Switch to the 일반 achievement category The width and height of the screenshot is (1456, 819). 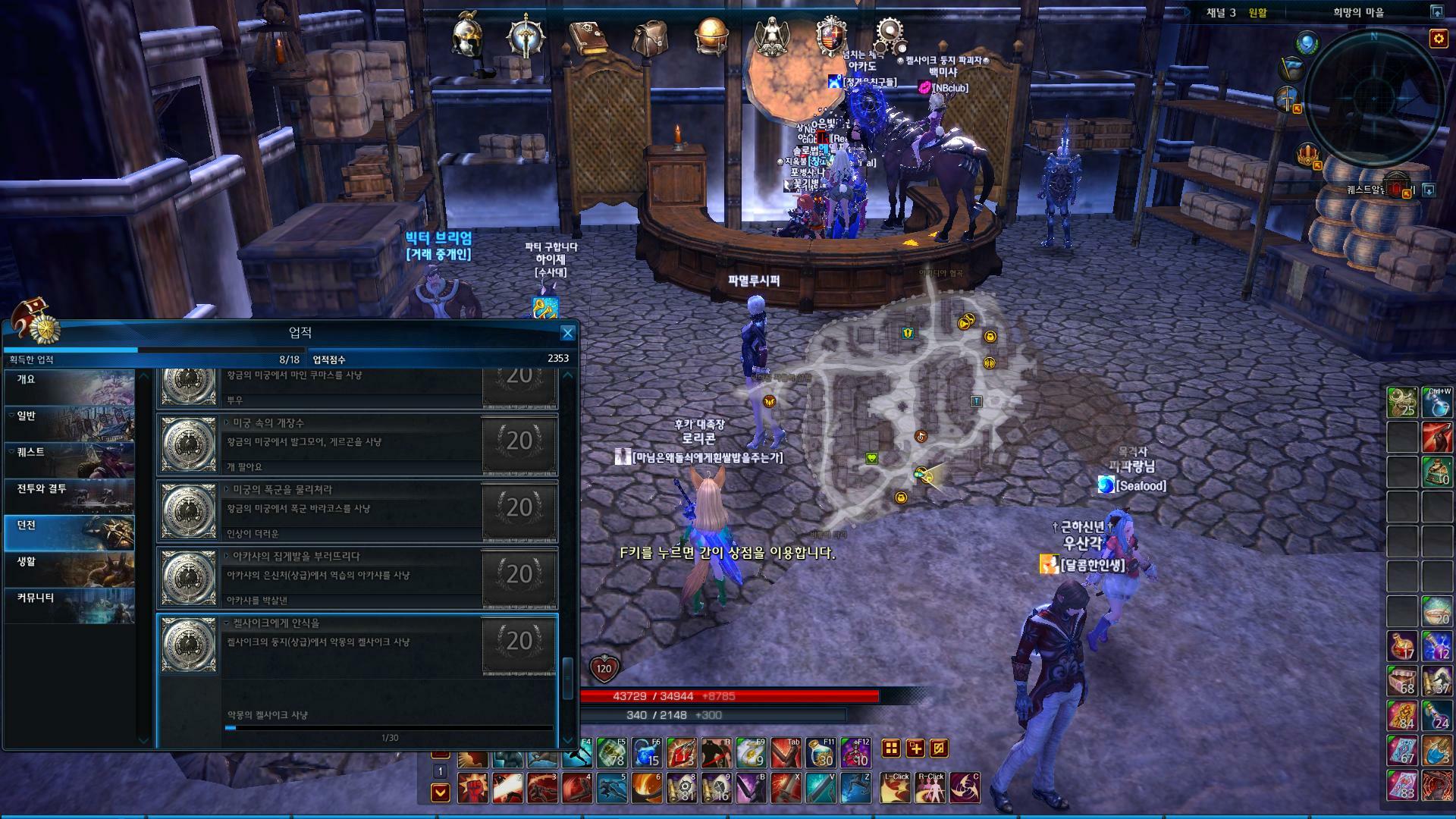coord(69,423)
